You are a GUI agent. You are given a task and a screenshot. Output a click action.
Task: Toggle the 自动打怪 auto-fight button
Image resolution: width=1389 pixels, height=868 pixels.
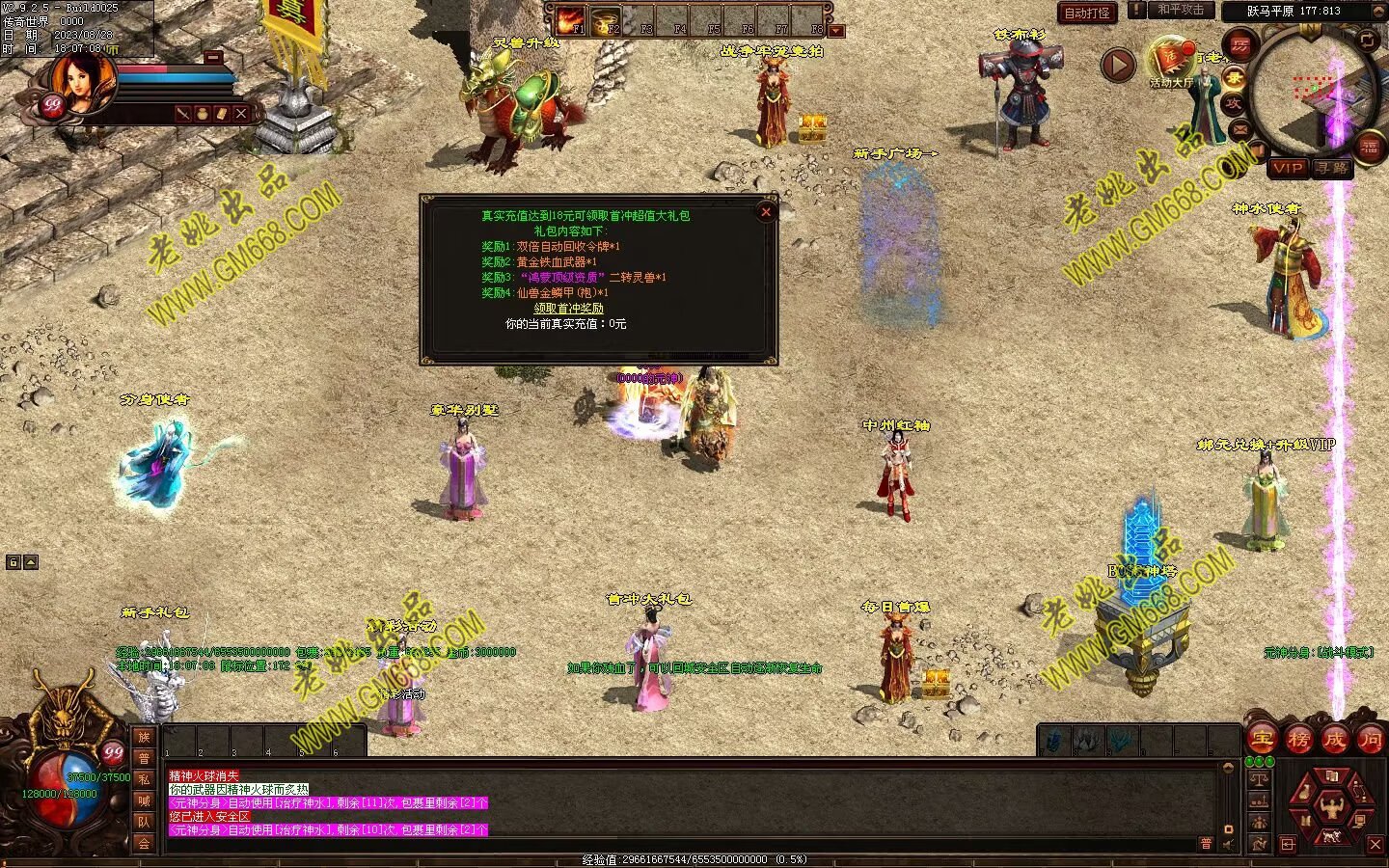(x=1087, y=14)
